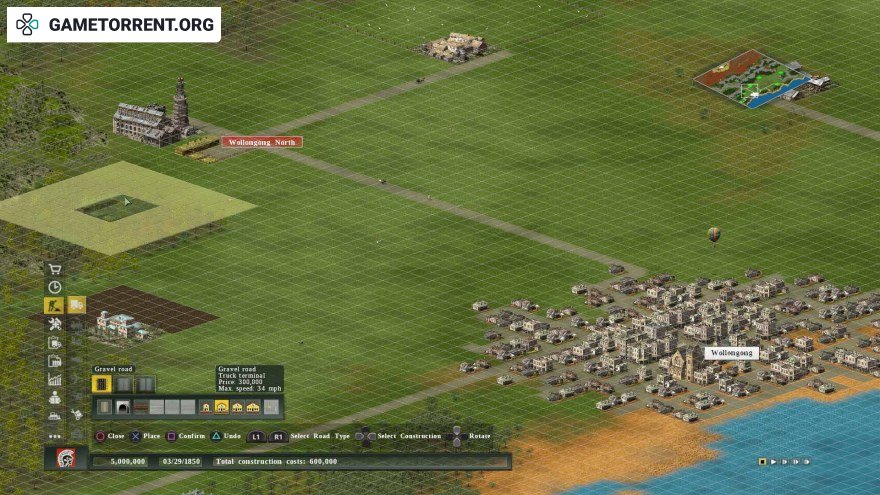Click the Wollongong North station label
The height and width of the screenshot is (495, 880).
(x=262, y=142)
